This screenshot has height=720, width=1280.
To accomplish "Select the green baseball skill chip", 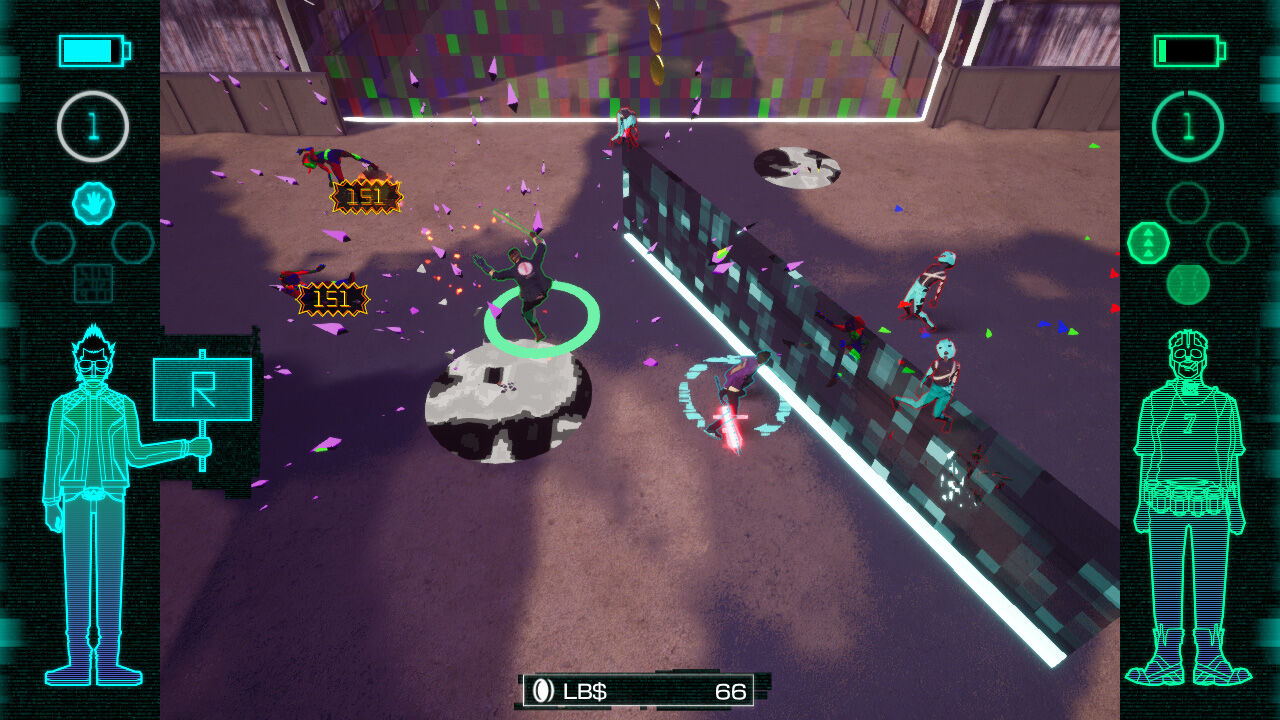I will tap(1188, 284).
